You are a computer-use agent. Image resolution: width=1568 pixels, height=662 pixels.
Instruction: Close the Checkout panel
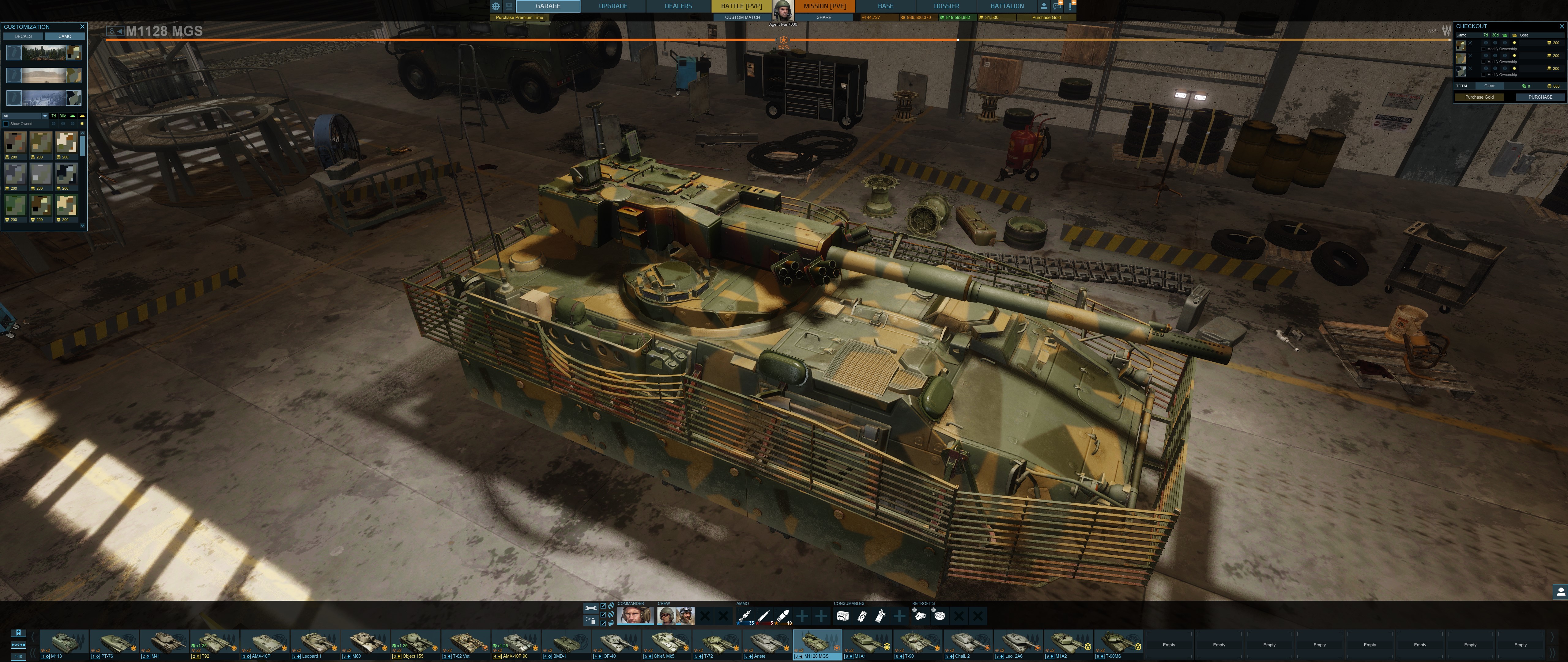(x=1561, y=26)
